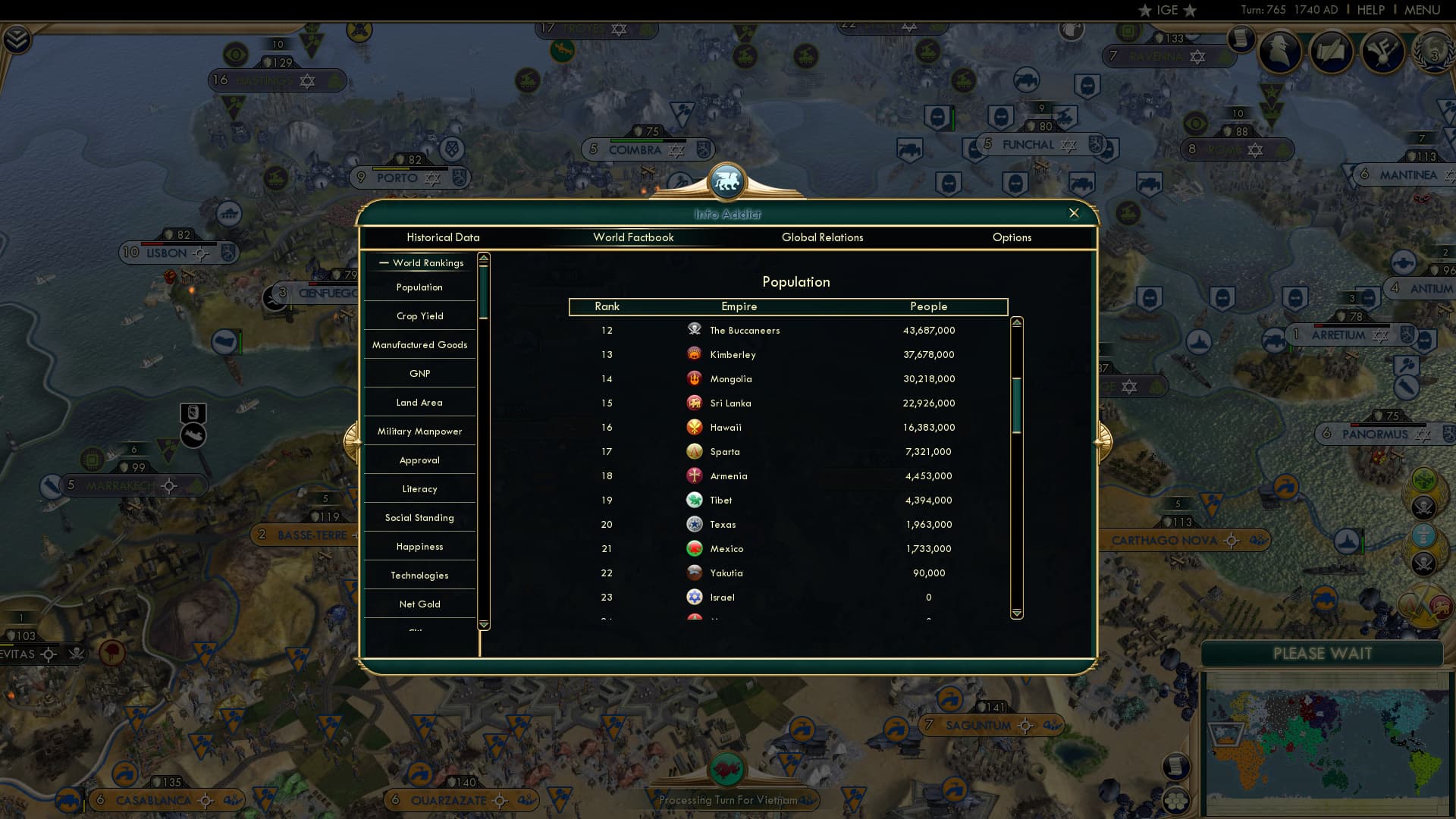1456x819 pixels.
Task: Open the Global Relations tab
Action: (x=823, y=237)
